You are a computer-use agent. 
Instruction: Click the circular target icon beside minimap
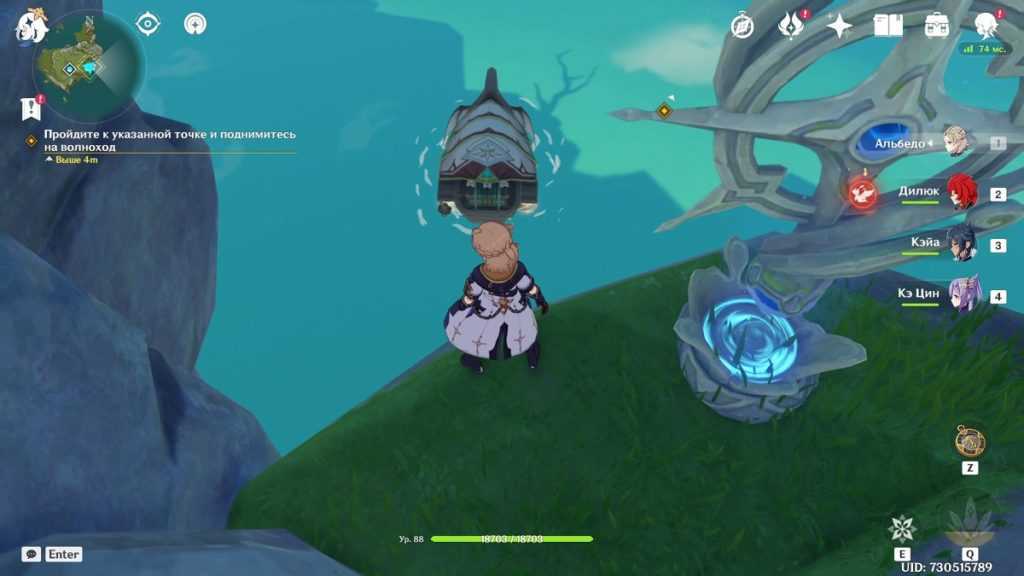148,23
